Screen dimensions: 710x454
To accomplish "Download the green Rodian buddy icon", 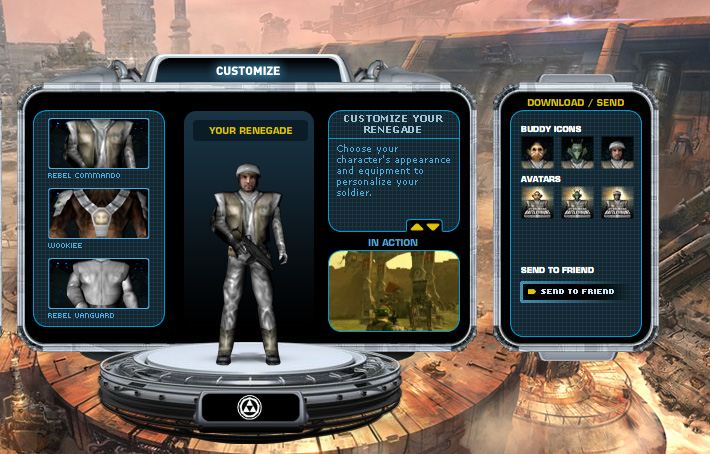I will point(577,153).
